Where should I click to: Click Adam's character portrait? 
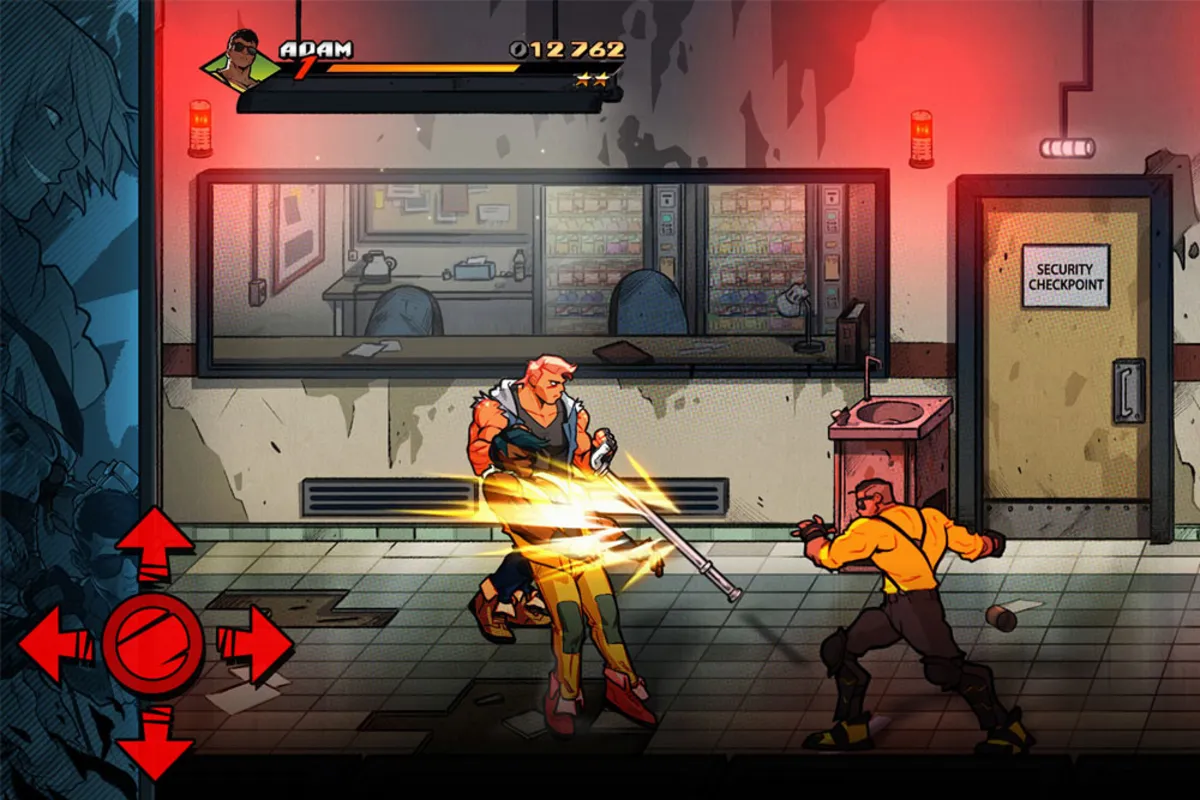pyautogui.click(x=241, y=62)
